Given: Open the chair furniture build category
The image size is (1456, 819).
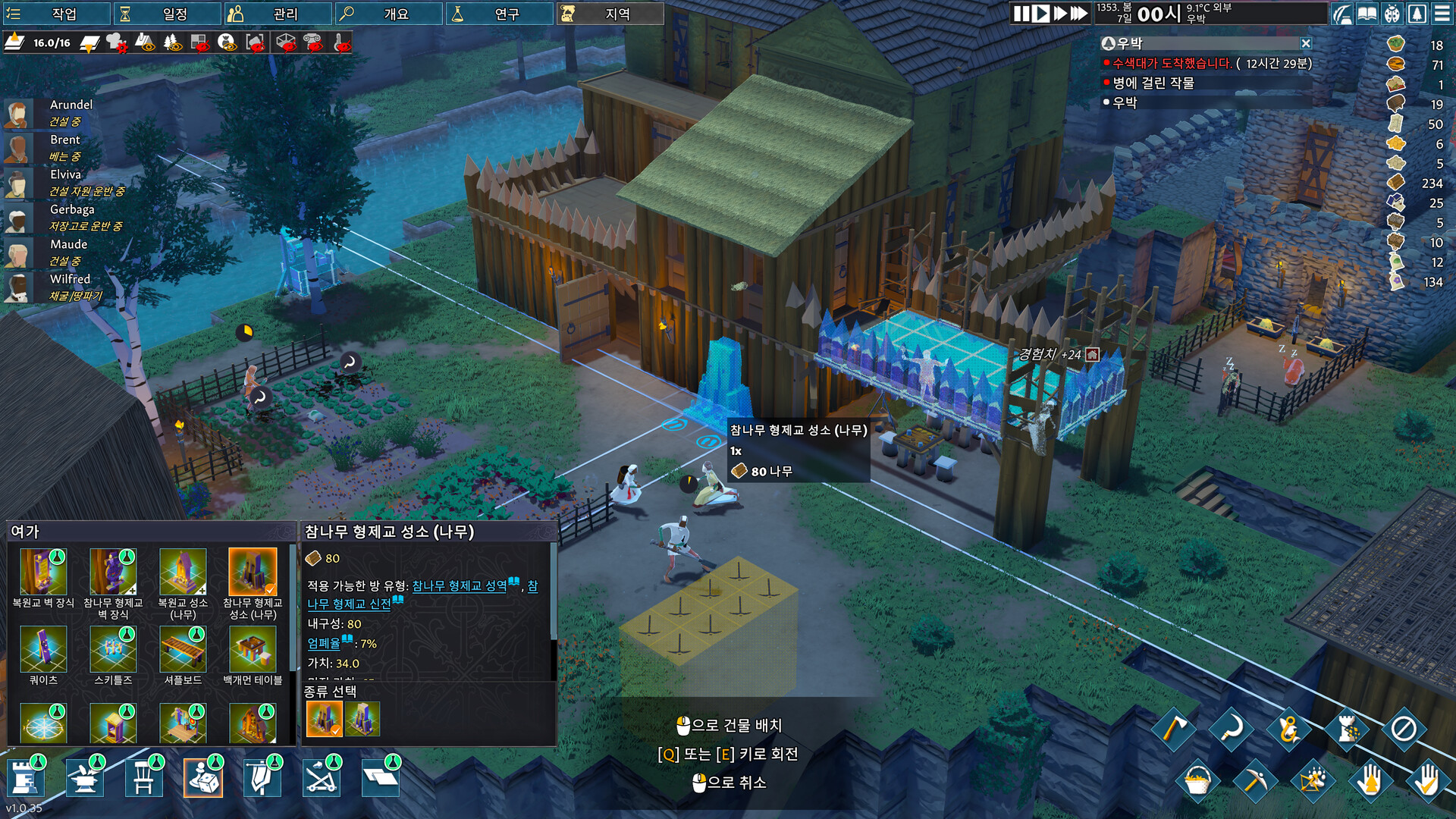Looking at the screenshot, I should click(143, 779).
